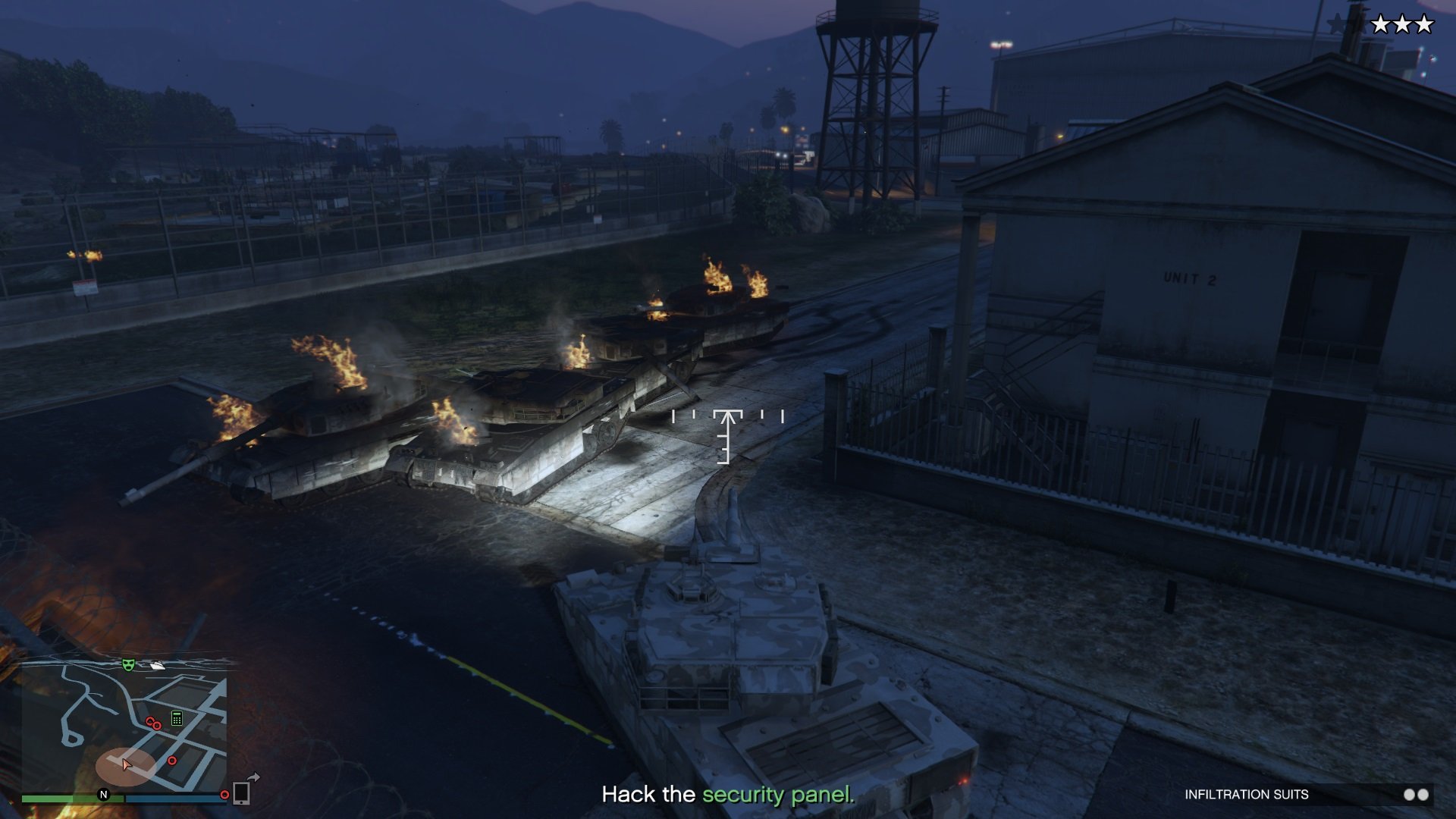The height and width of the screenshot is (819, 1456).
Task: Select the second dot beside INFILTRATION SUITS
Action: coord(1423,795)
